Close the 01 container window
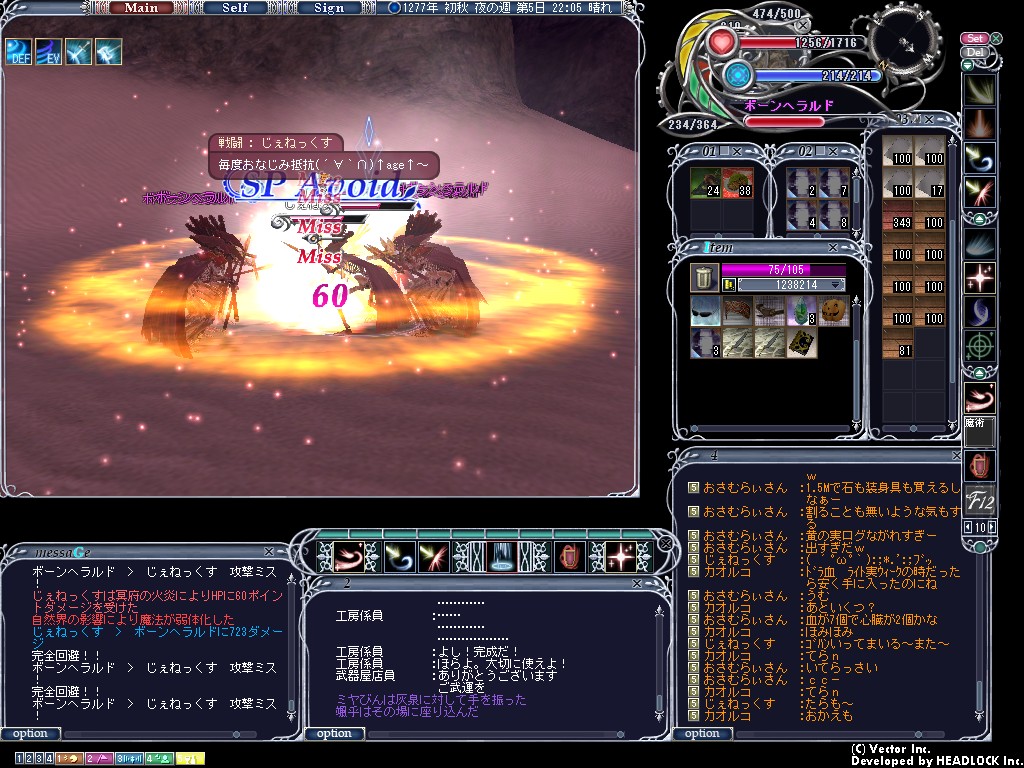Viewport: 1024px width, 768px height. point(737,151)
